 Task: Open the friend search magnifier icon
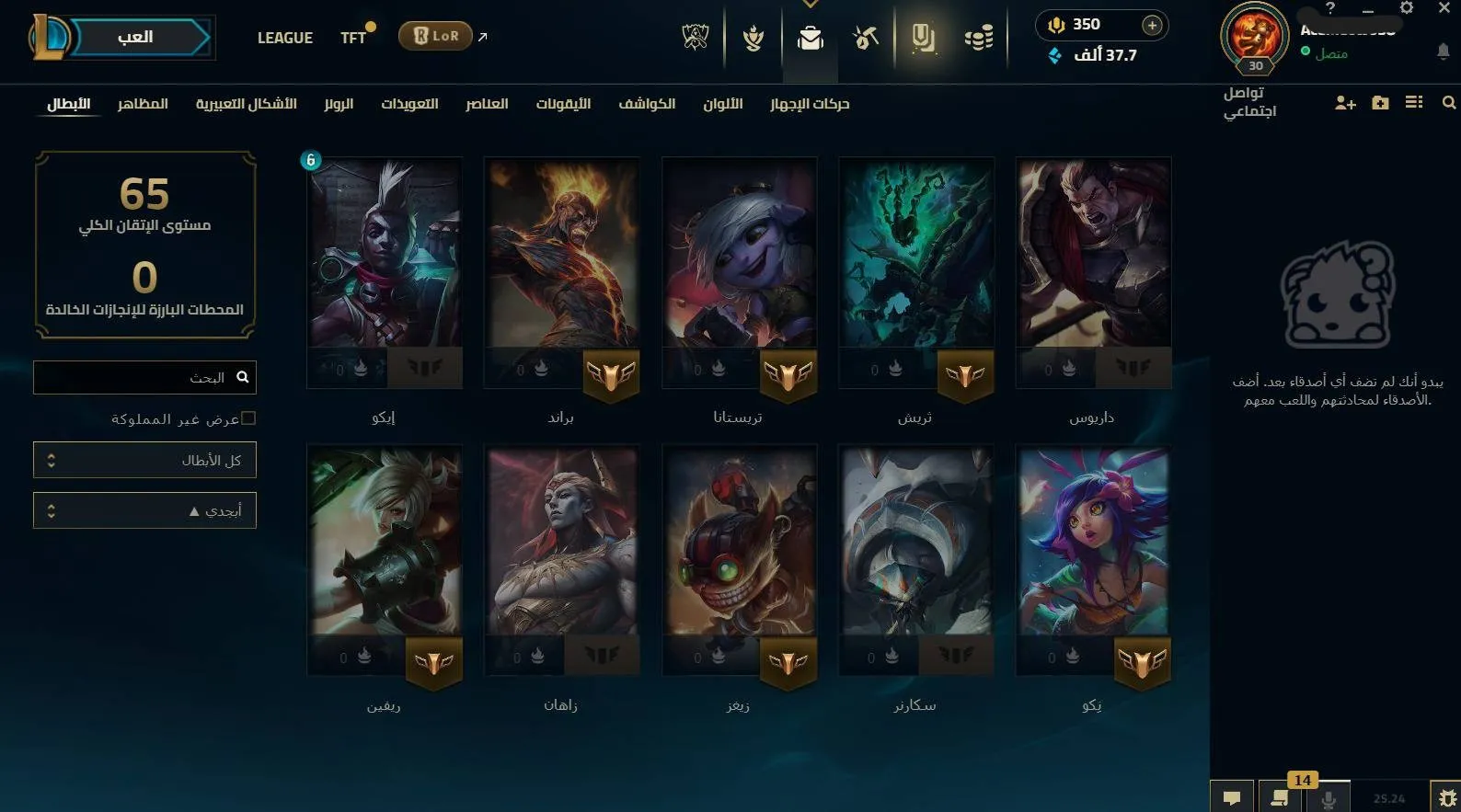[1447, 103]
